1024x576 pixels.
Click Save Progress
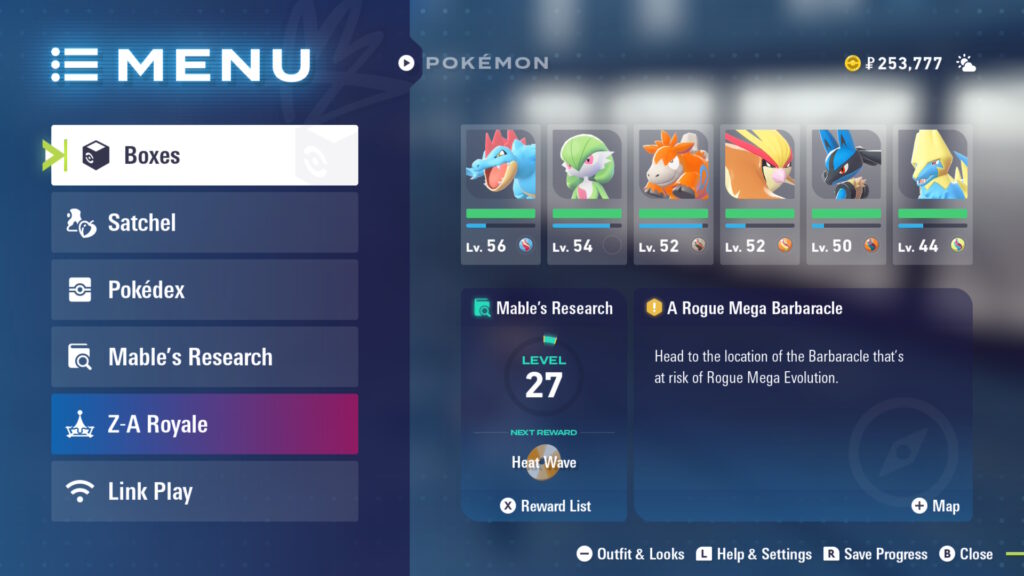pyautogui.click(x=875, y=554)
